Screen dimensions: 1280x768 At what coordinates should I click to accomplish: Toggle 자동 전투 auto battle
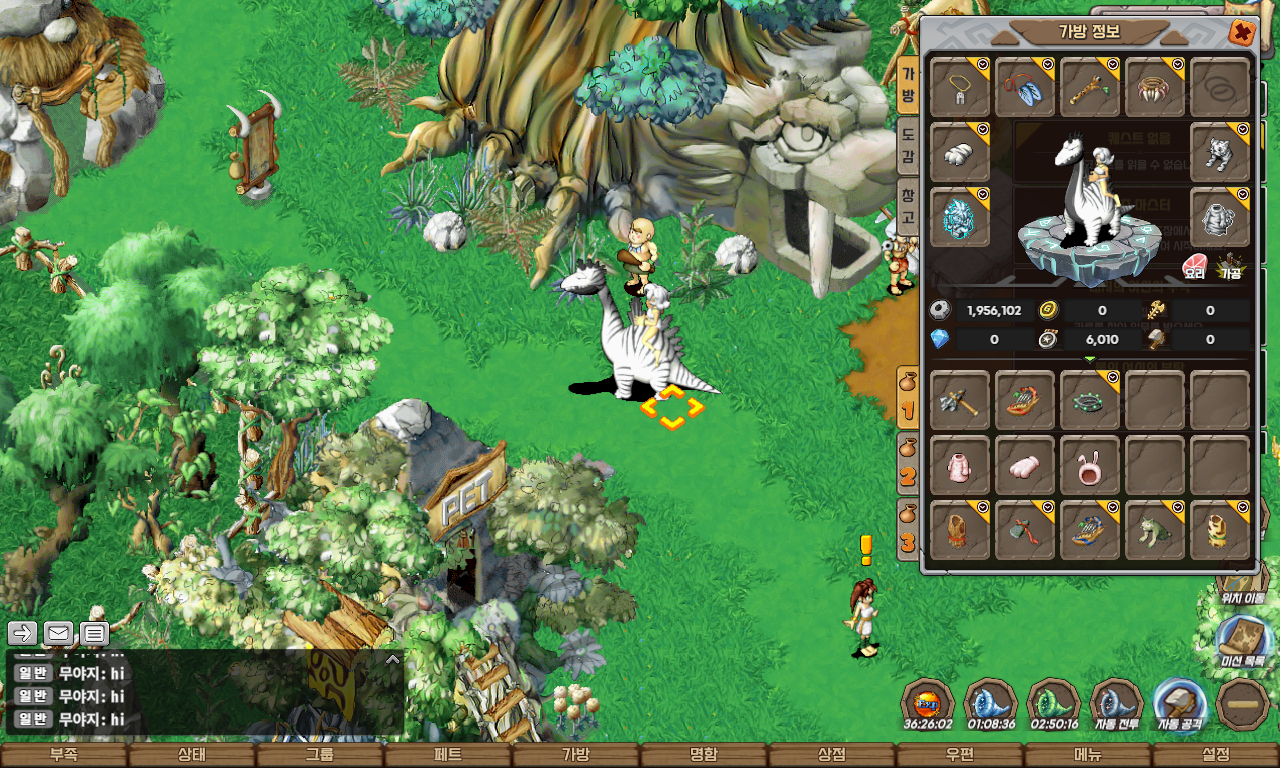(1116, 705)
